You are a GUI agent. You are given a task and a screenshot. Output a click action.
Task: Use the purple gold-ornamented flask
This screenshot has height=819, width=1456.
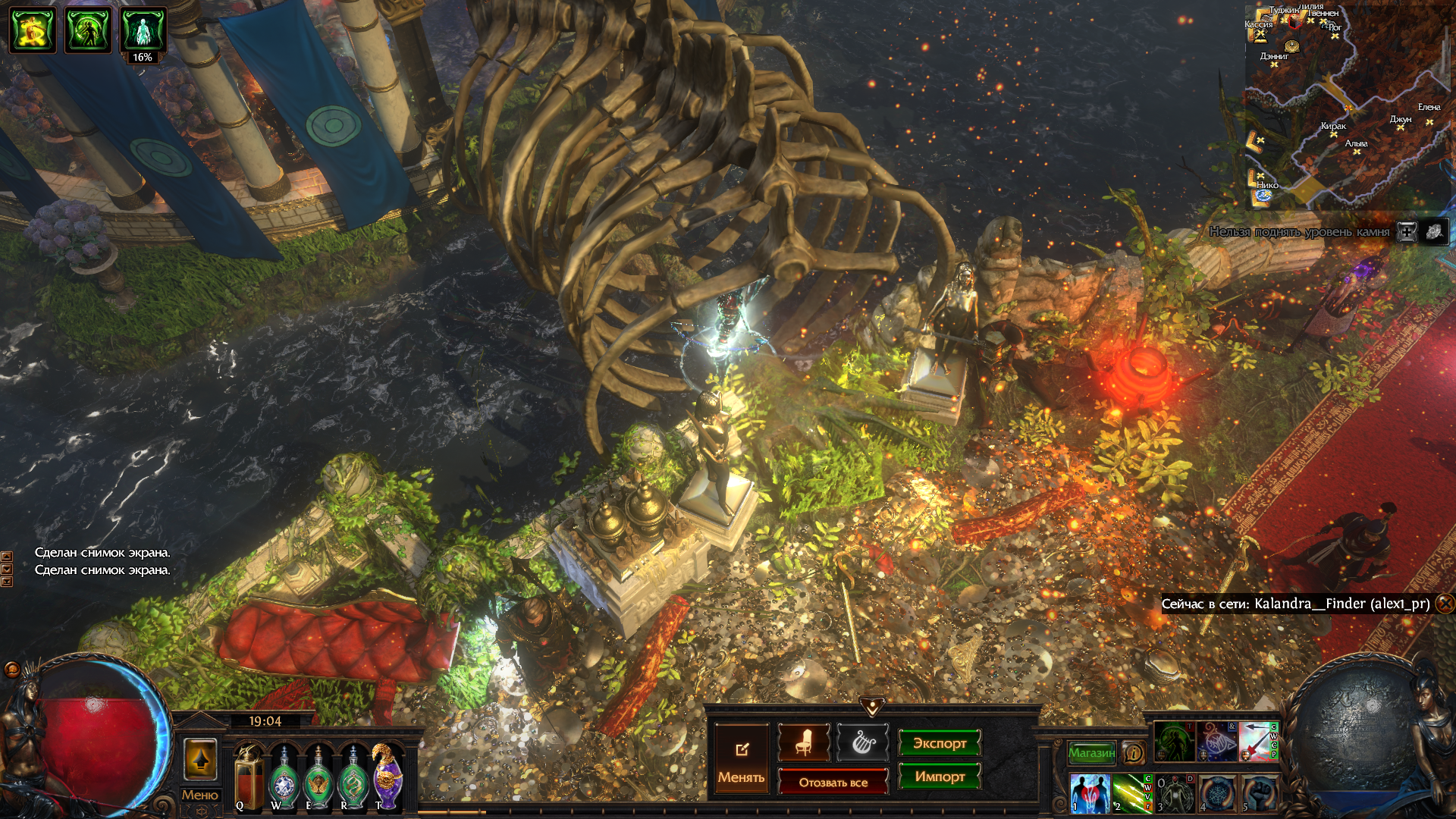tap(388, 777)
